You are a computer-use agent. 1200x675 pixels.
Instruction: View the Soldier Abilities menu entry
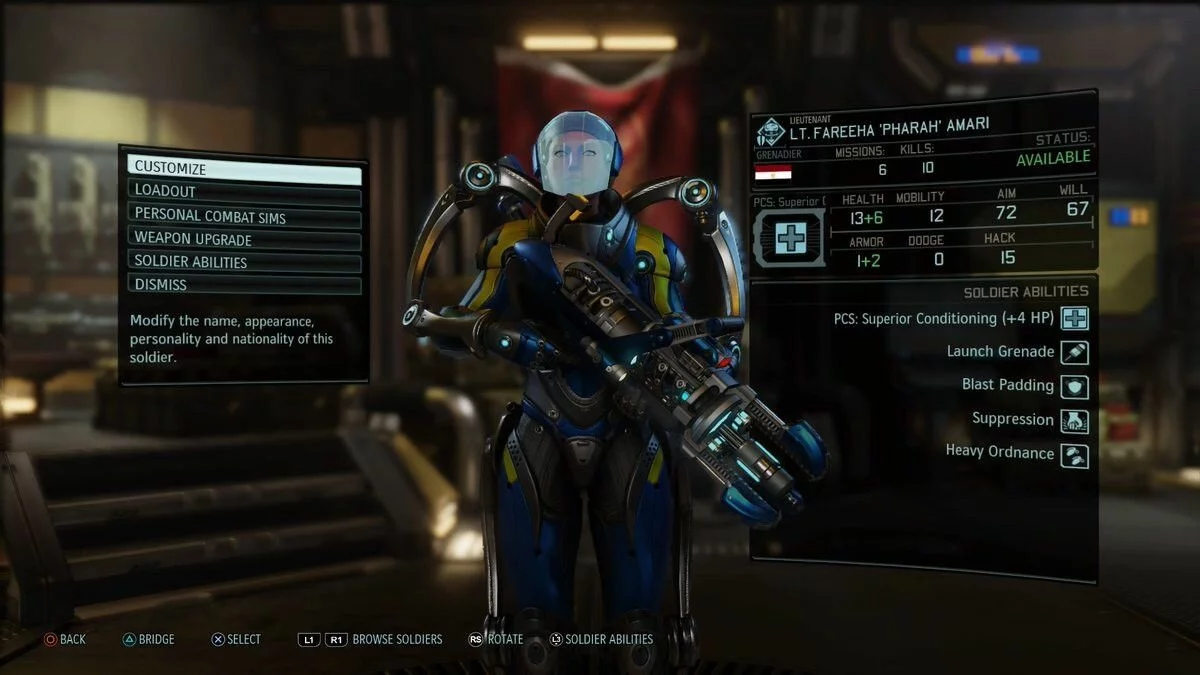click(244, 262)
